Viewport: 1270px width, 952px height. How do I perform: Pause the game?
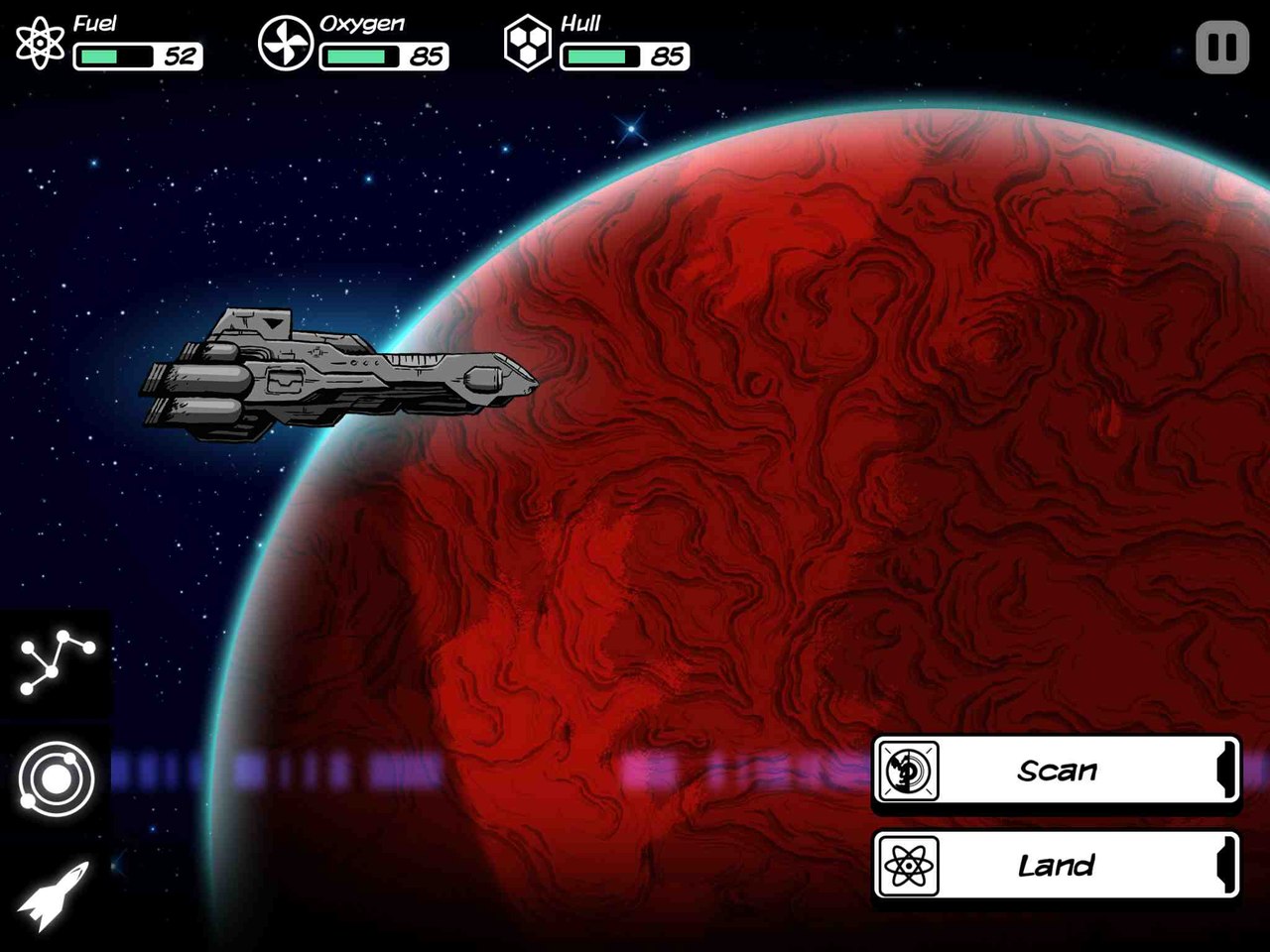1221,48
